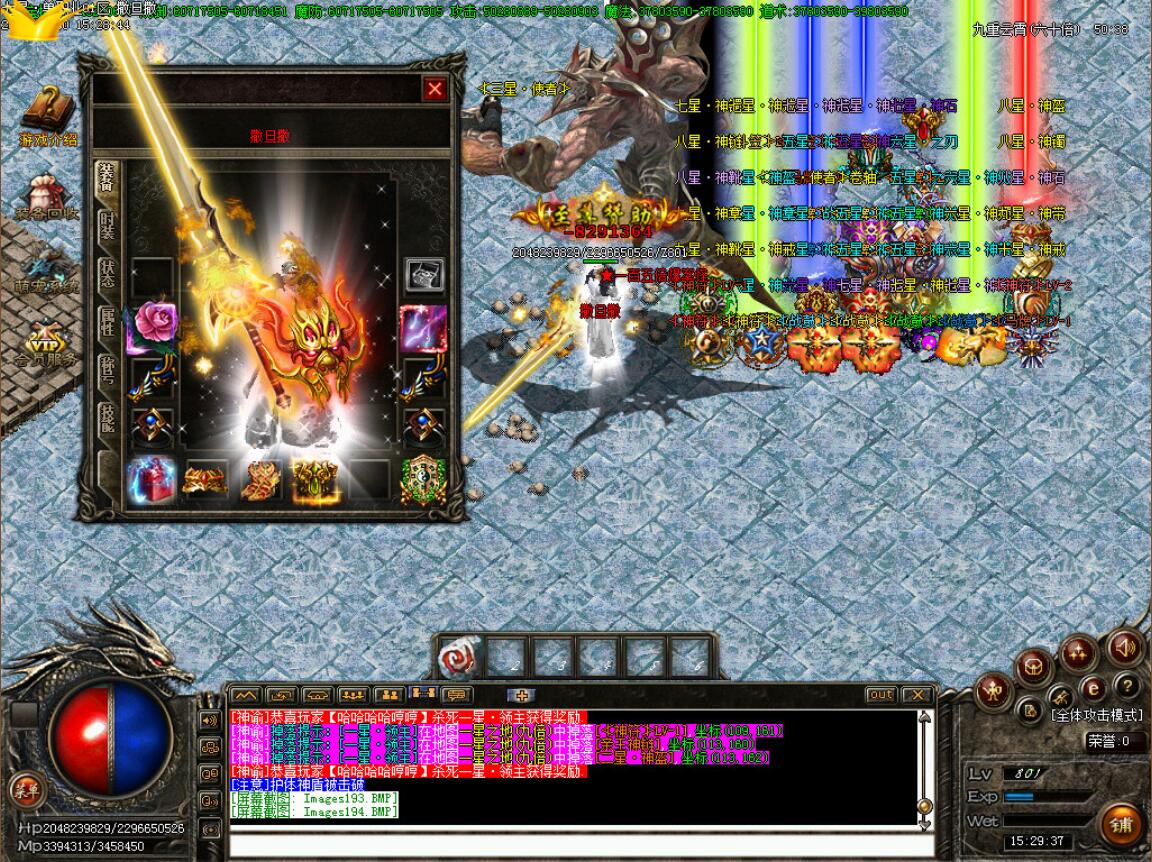Image resolution: width=1152 pixels, height=862 pixels.
Task: Click the chat window 'out' button
Action: (881, 695)
